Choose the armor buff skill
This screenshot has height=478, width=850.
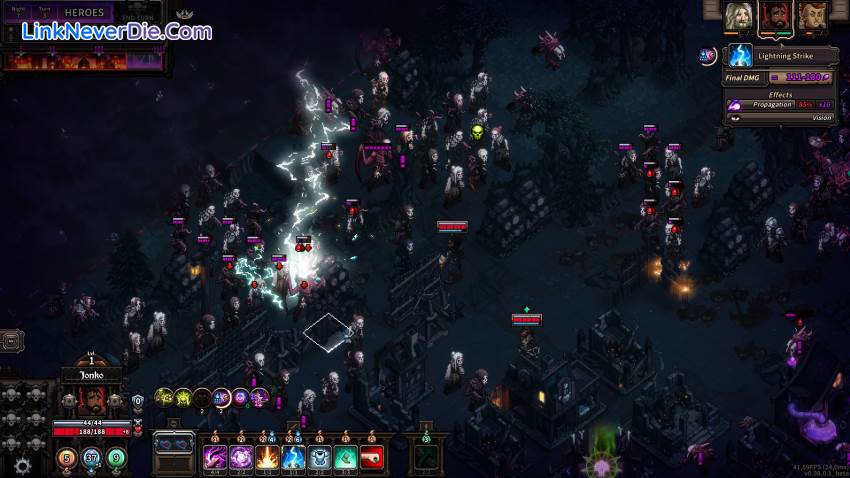[x=319, y=458]
